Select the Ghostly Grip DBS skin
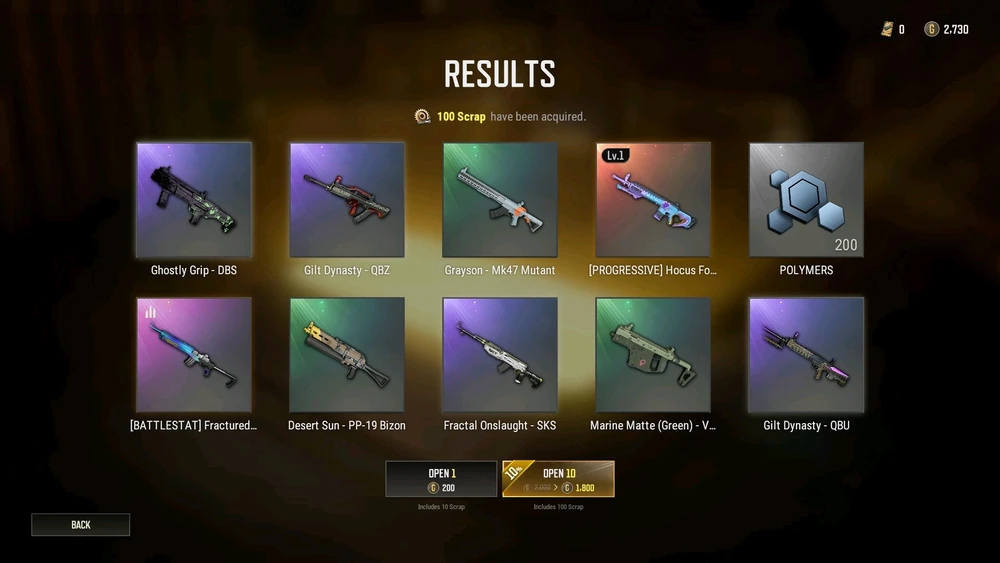1000x563 pixels. click(x=194, y=200)
